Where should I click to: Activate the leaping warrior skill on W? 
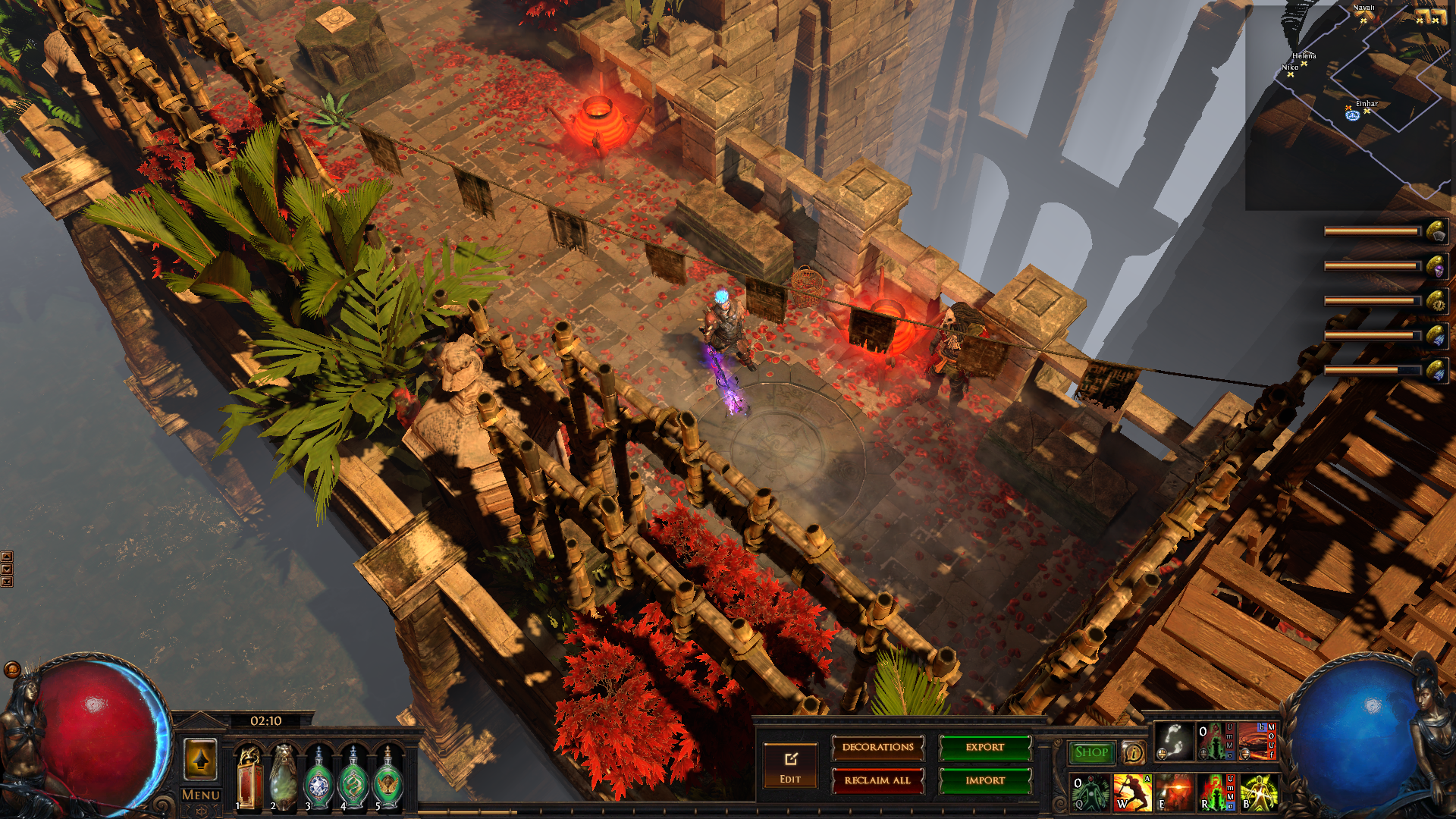pos(1131,792)
